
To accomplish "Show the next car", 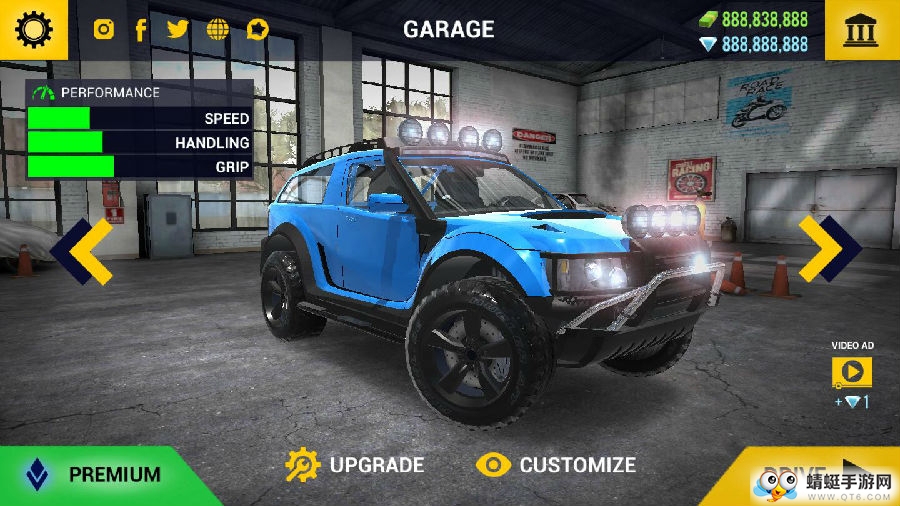I will point(829,249).
